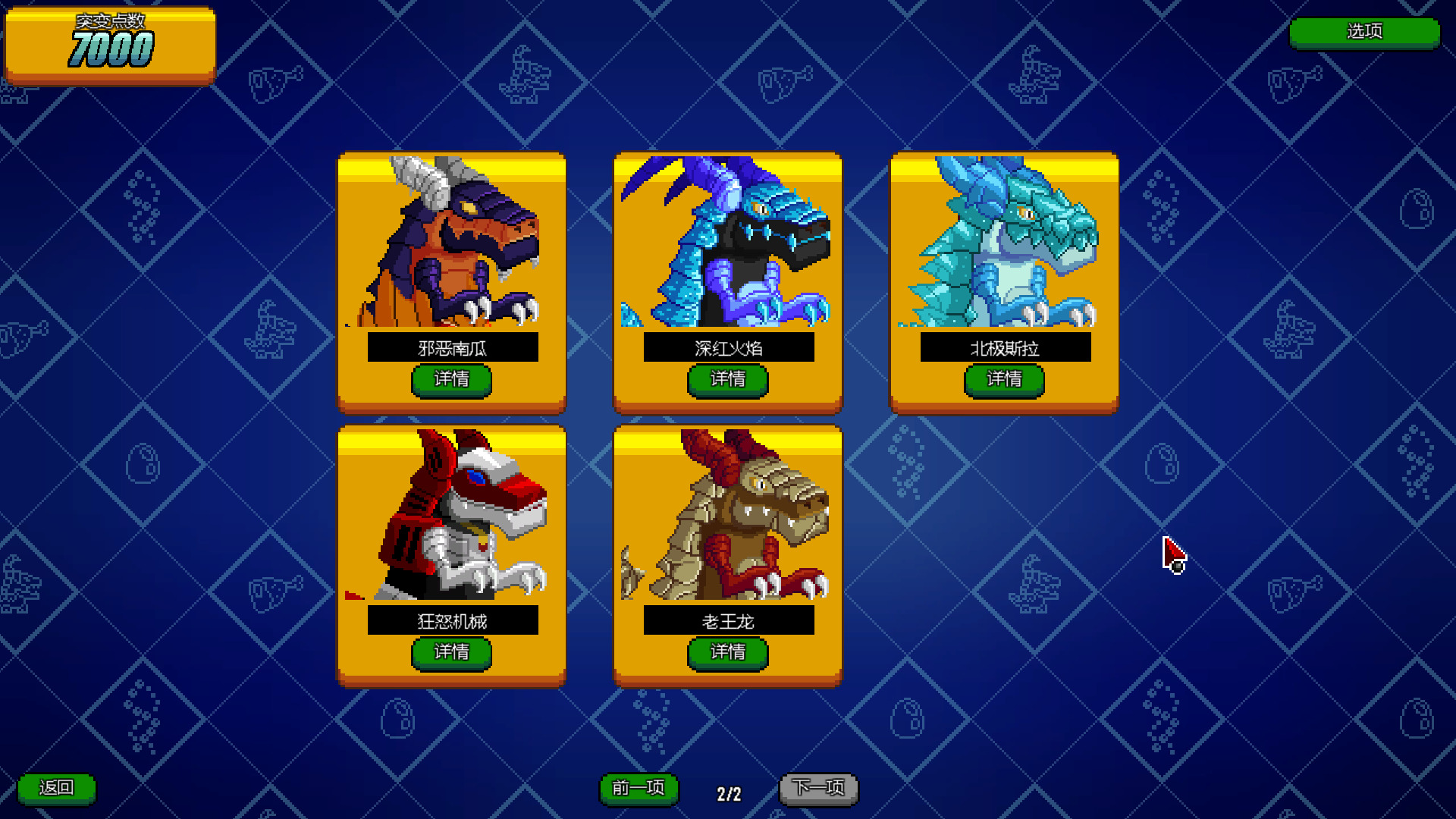Viewport: 1456px width, 819px height.
Task: View 详情 for 邪恶南瓜 skin
Action: tap(451, 379)
